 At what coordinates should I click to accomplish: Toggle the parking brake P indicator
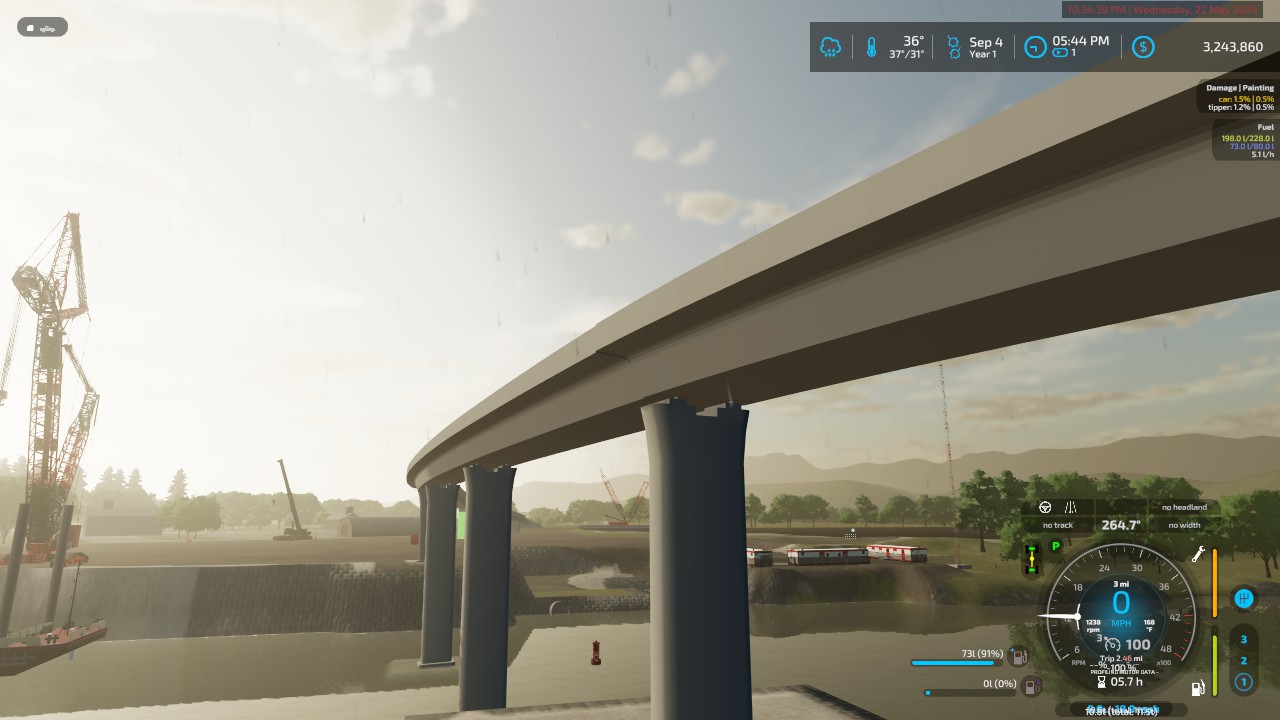point(1054,546)
